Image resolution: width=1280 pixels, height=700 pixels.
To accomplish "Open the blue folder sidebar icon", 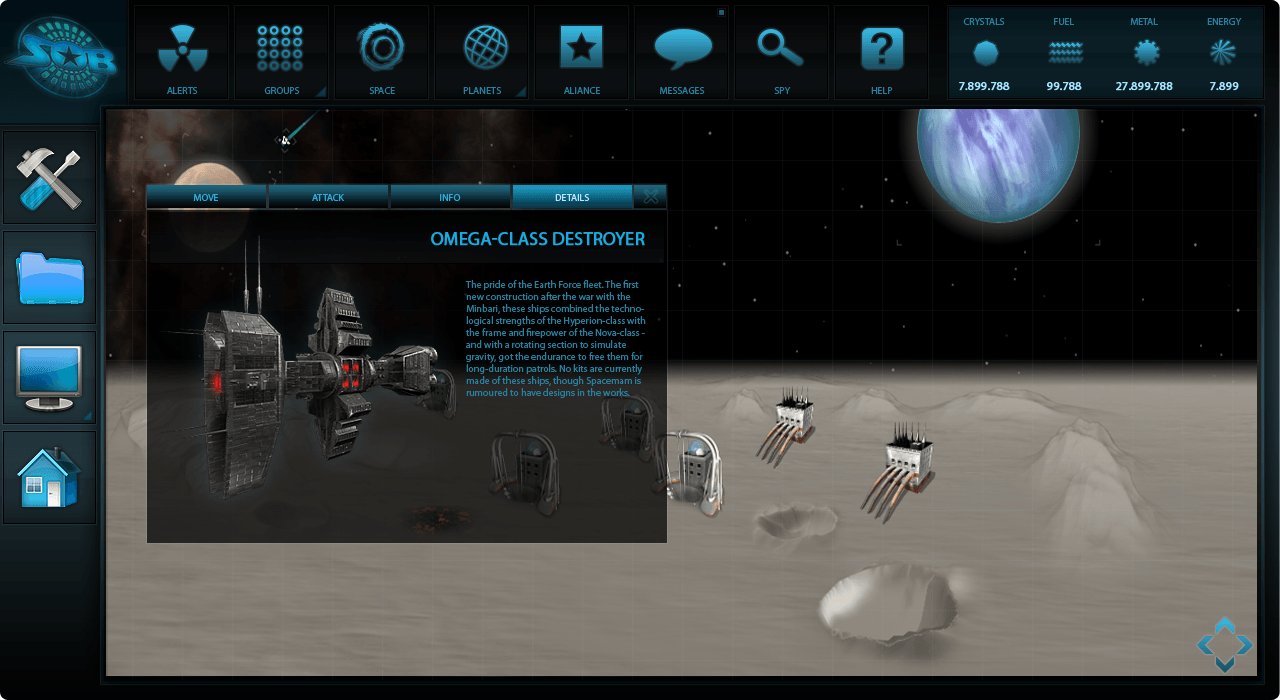I will pyautogui.click(x=50, y=278).
